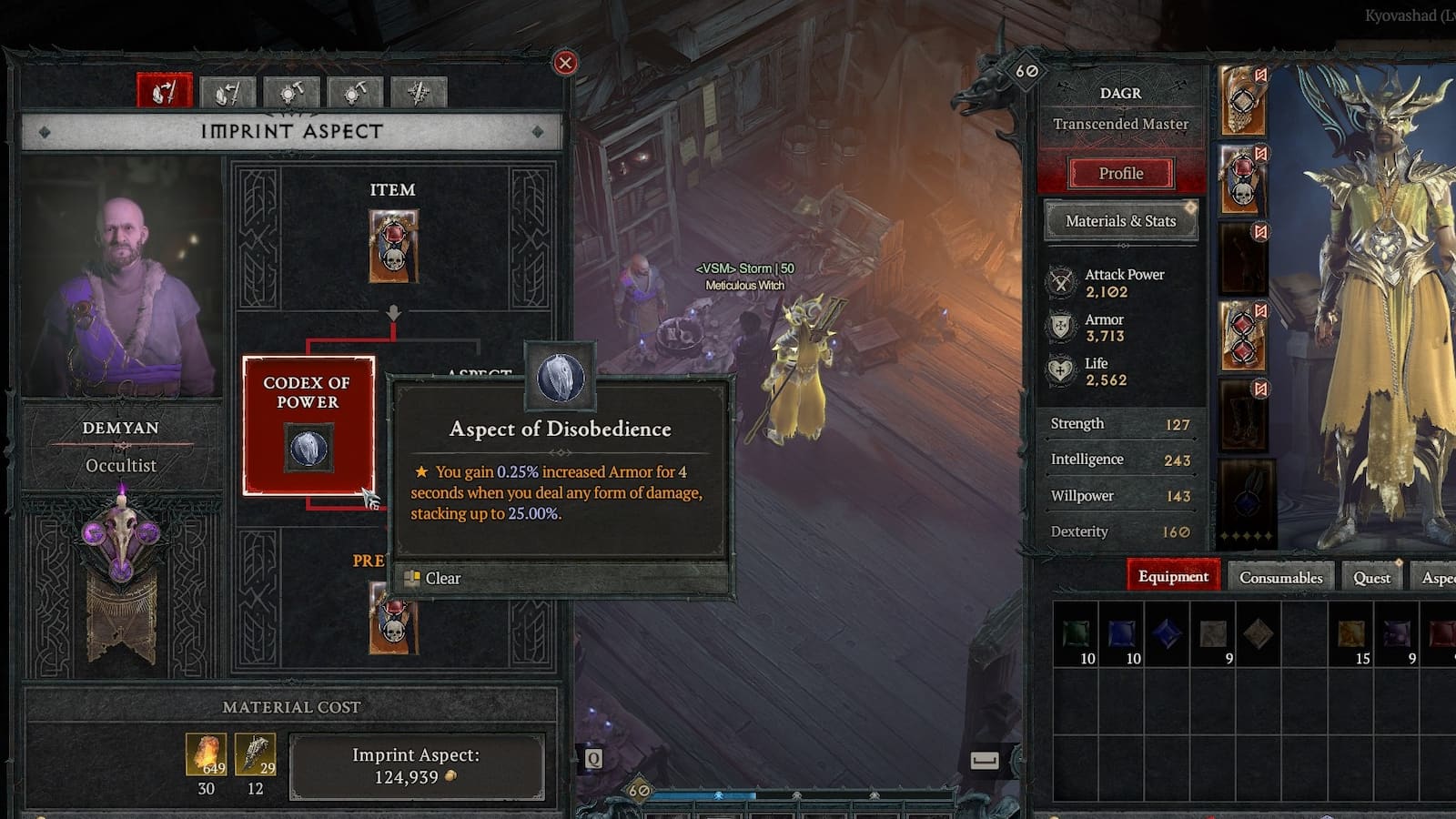The width and height of the screenshot is (1456, 819).
Task: Click the Life heart icon
Action: 1061,369
